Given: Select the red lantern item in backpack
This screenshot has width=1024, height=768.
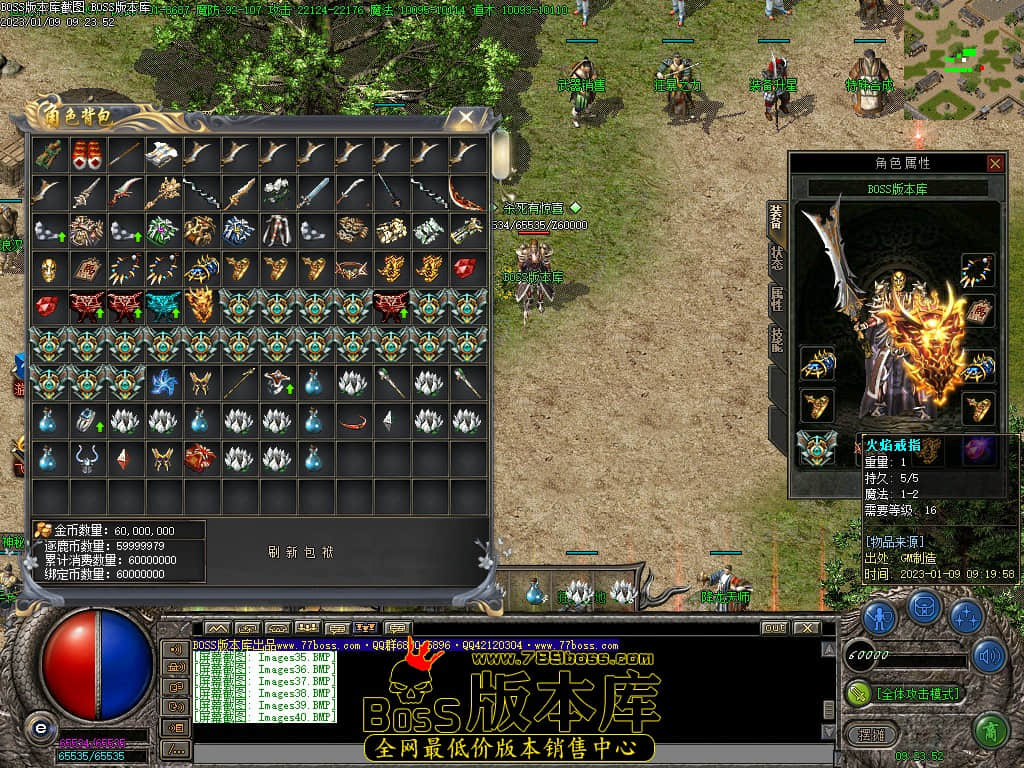Looking at the screenshot, I should click(86, 154).
